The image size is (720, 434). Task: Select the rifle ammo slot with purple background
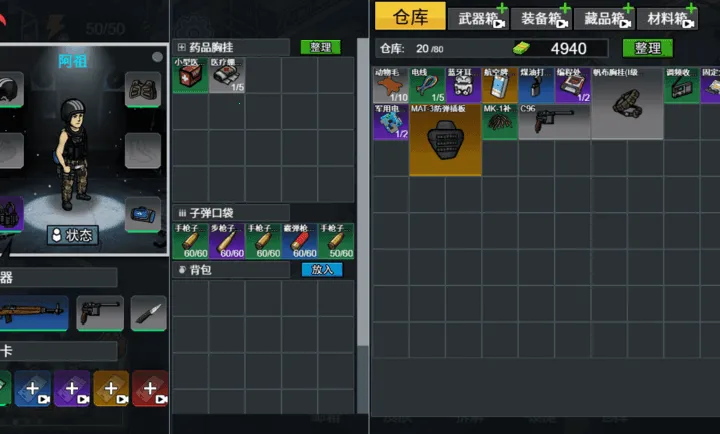pyautogui.click(x=227, y=241)
